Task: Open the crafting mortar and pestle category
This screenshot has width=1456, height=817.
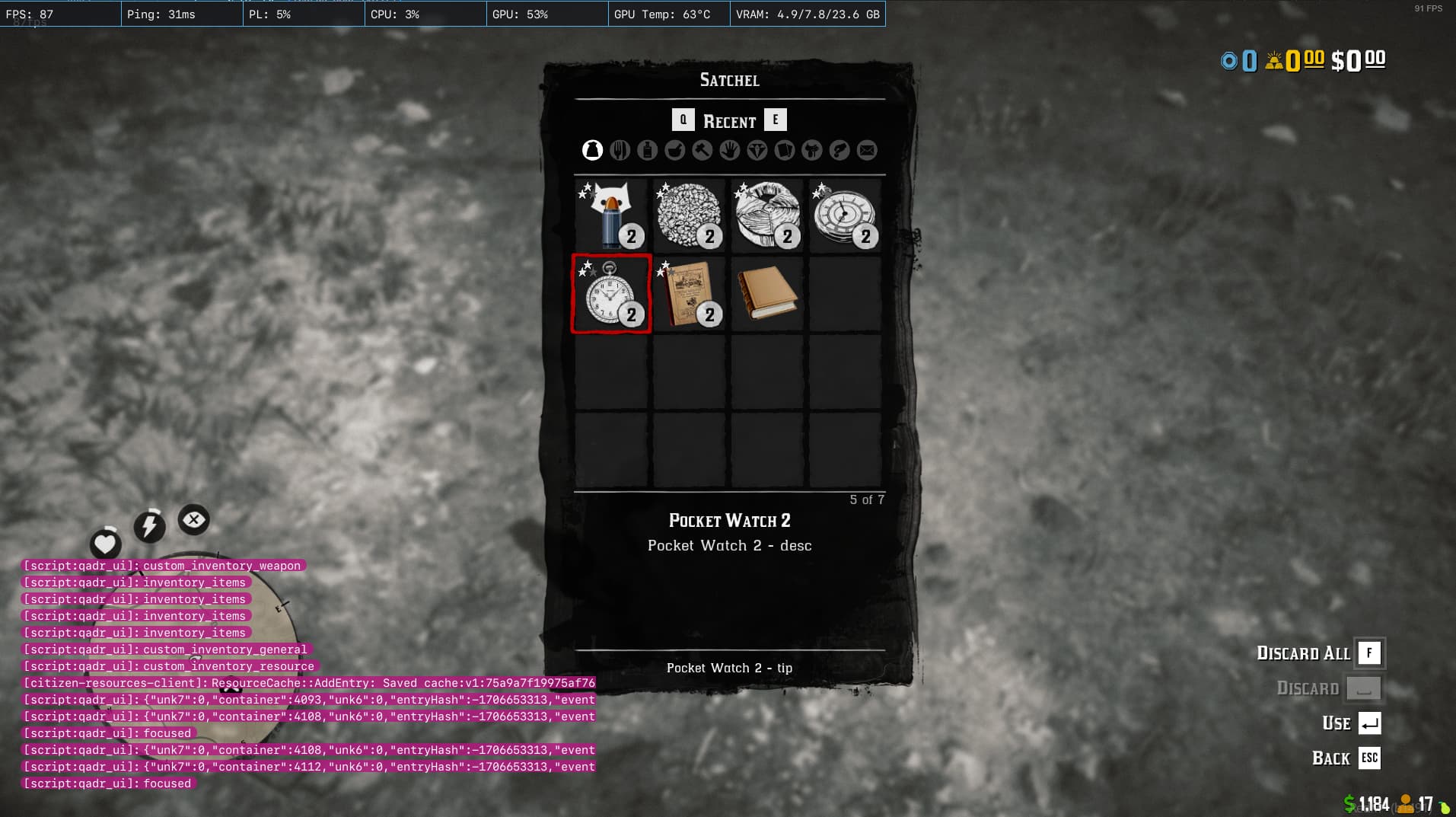Action: pos(674,150)
